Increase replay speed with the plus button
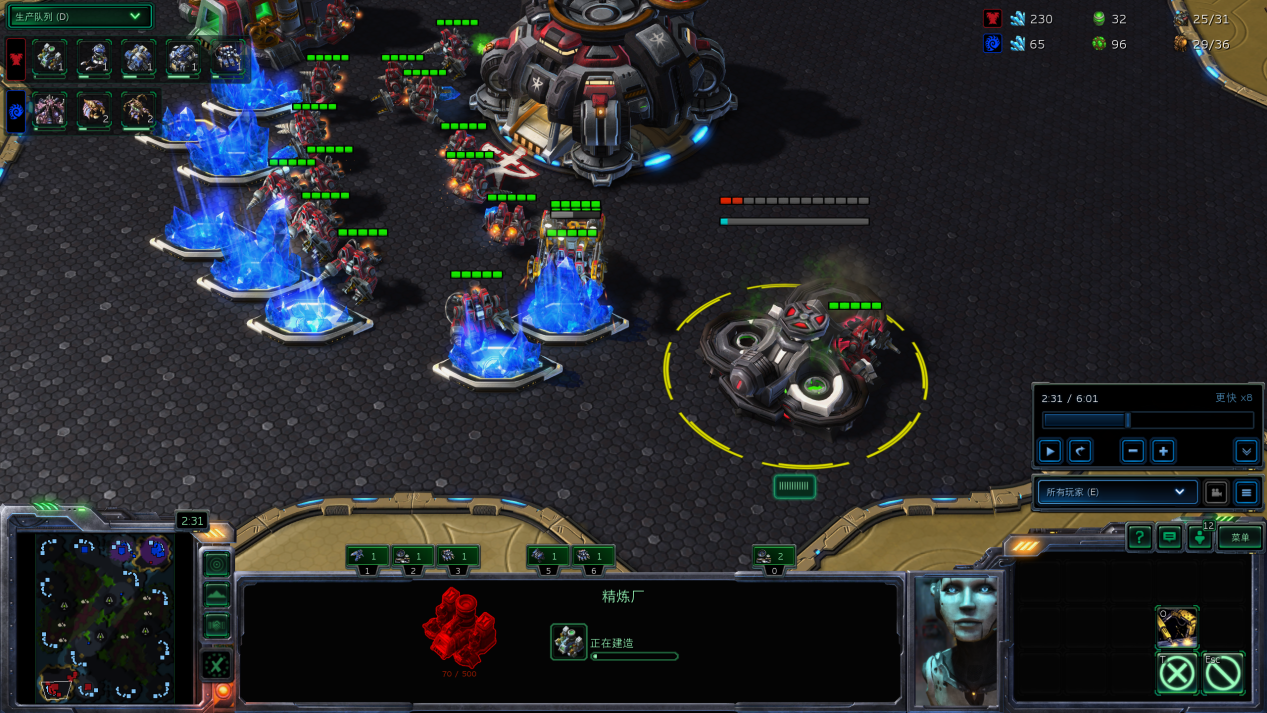The width and height of the screenshot is (1267, 713). pos(1163,451)
